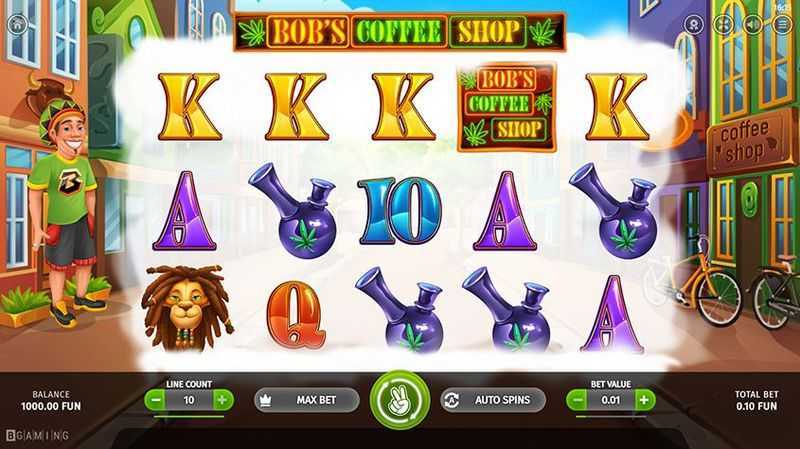Click the Max Bet button
This screenshot has width=800, height=449.
pos(306,400)
